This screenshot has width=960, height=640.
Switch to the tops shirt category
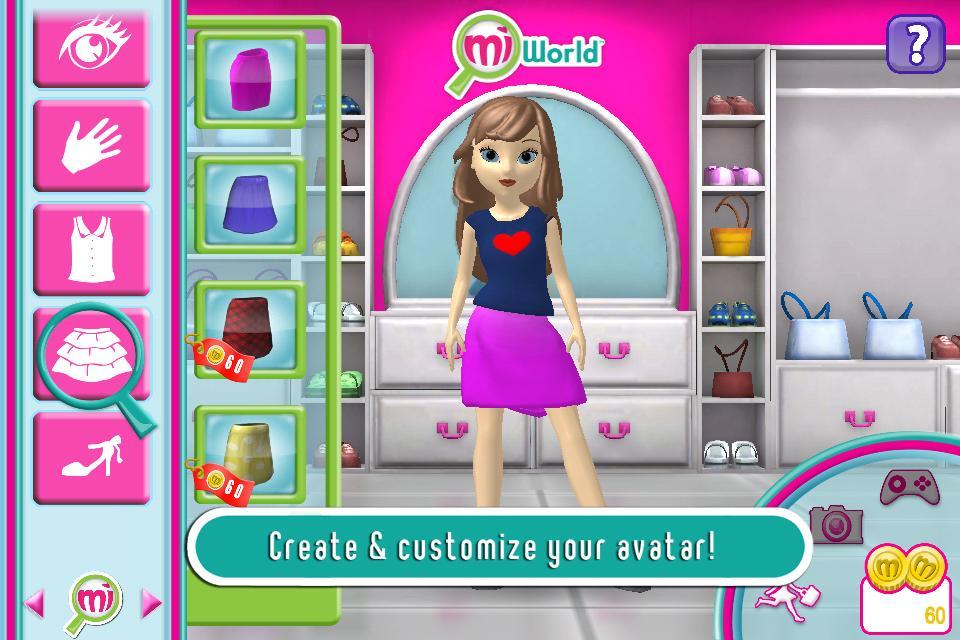tap(91, 249)
